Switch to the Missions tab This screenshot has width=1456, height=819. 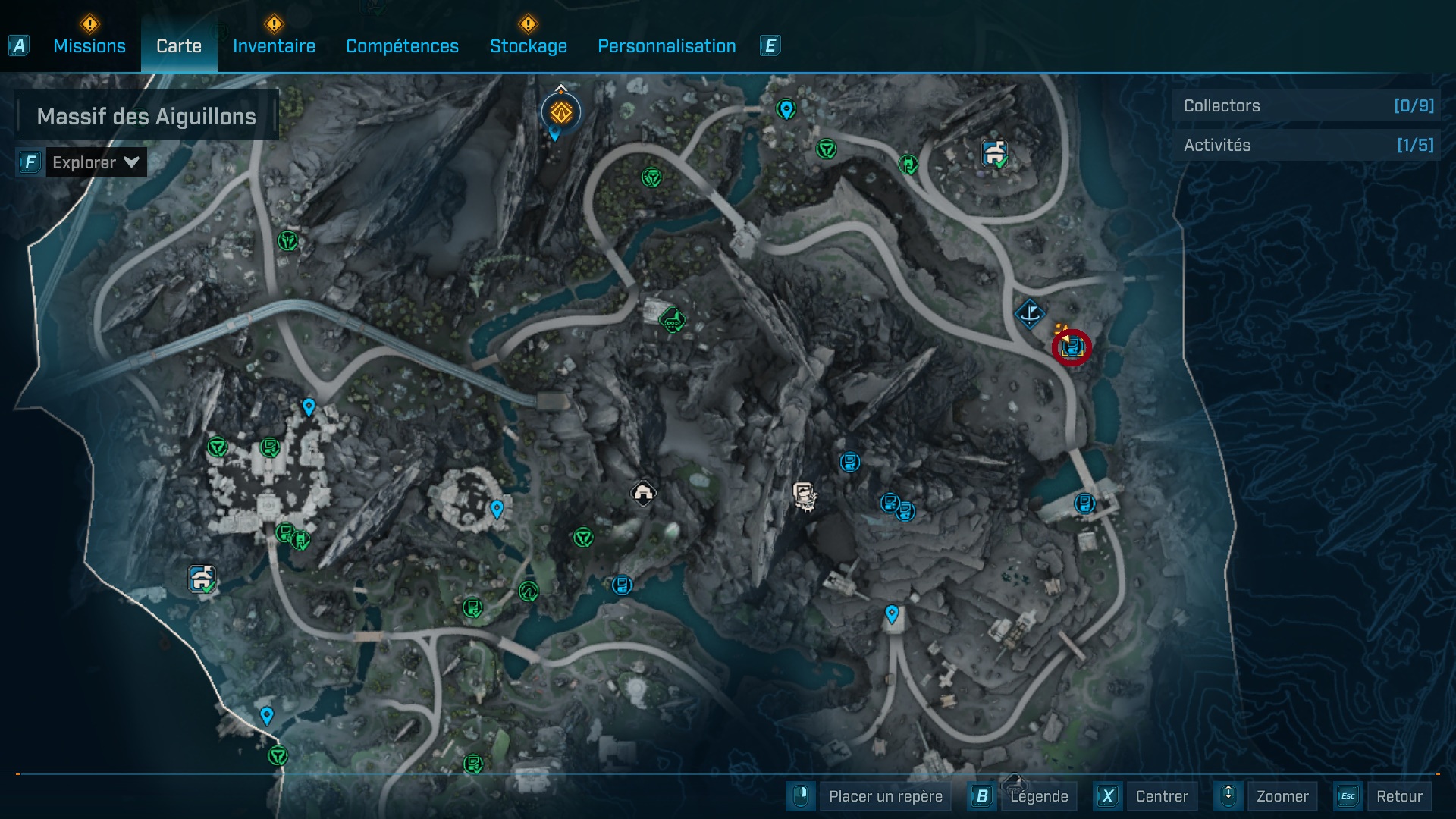tap(88, 45)
